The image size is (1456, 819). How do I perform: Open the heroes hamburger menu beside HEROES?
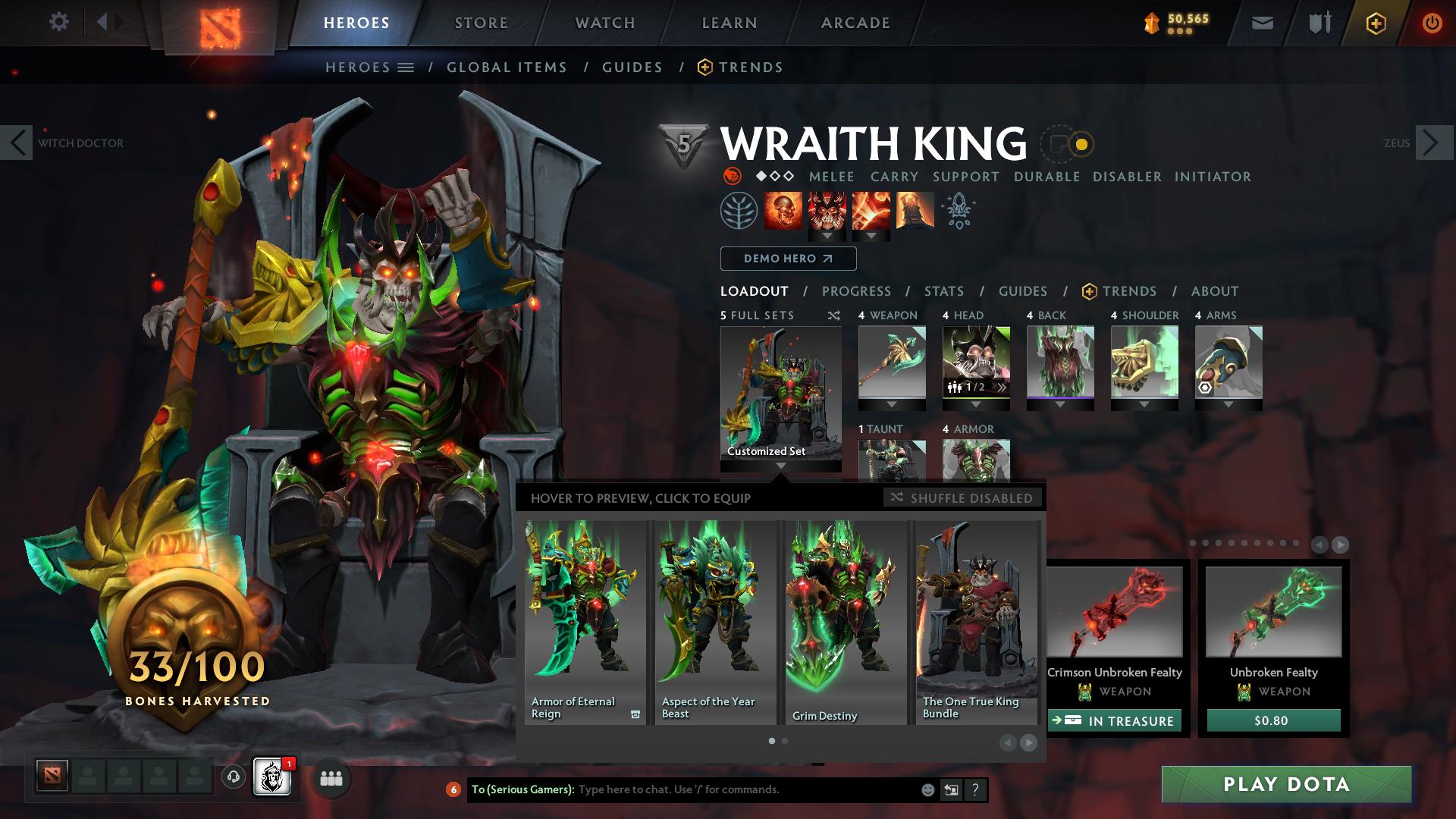pos(406,67)
